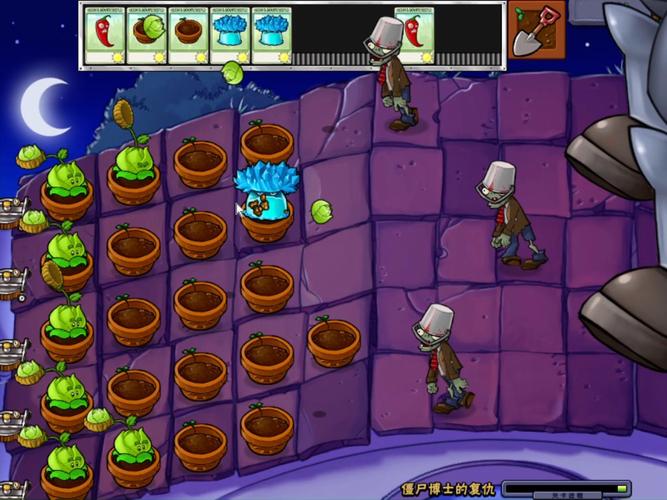Pick the Ice-shroom card adjacent to the Flower Pot card

(x=230, y=36)
